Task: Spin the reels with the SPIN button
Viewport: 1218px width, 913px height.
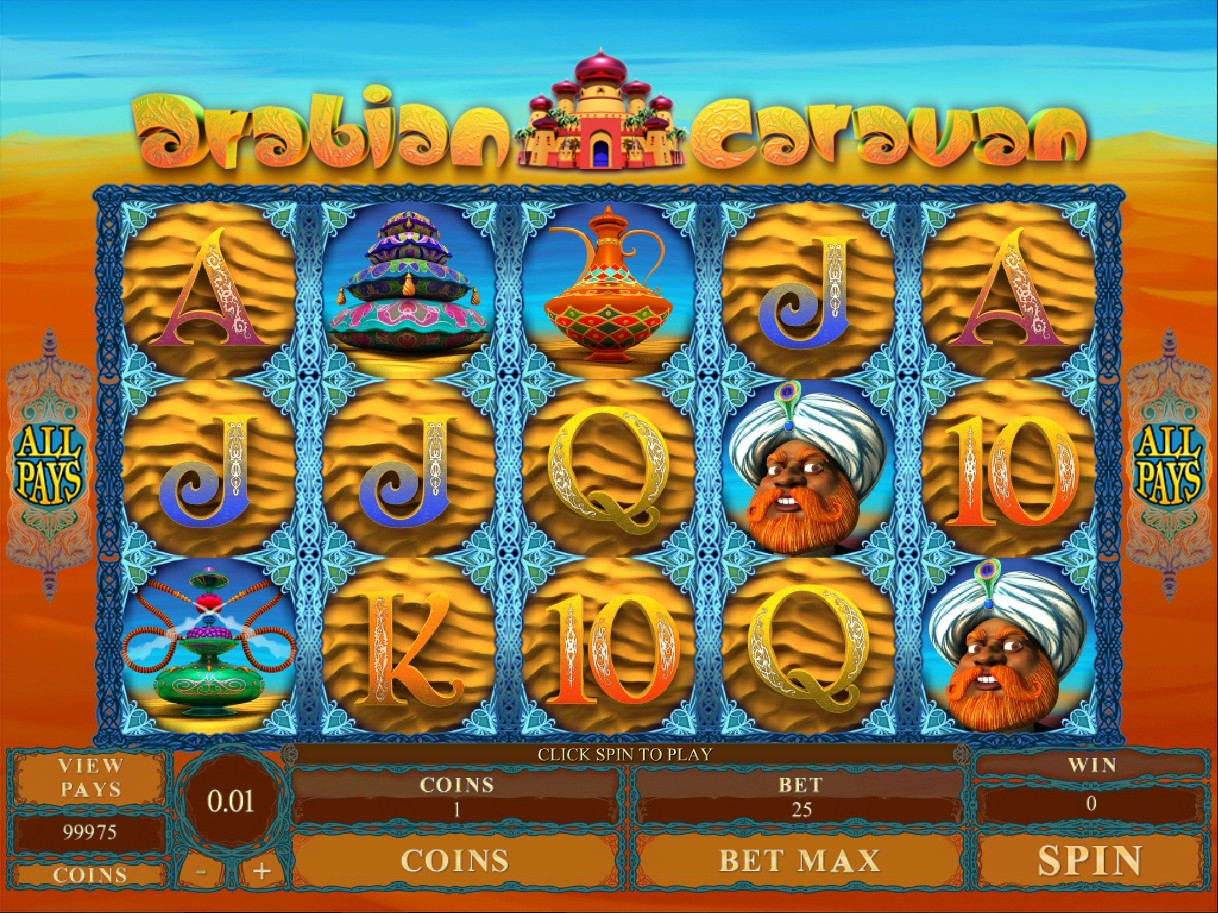Action: pyautogui.click(x=1089, y=860)
